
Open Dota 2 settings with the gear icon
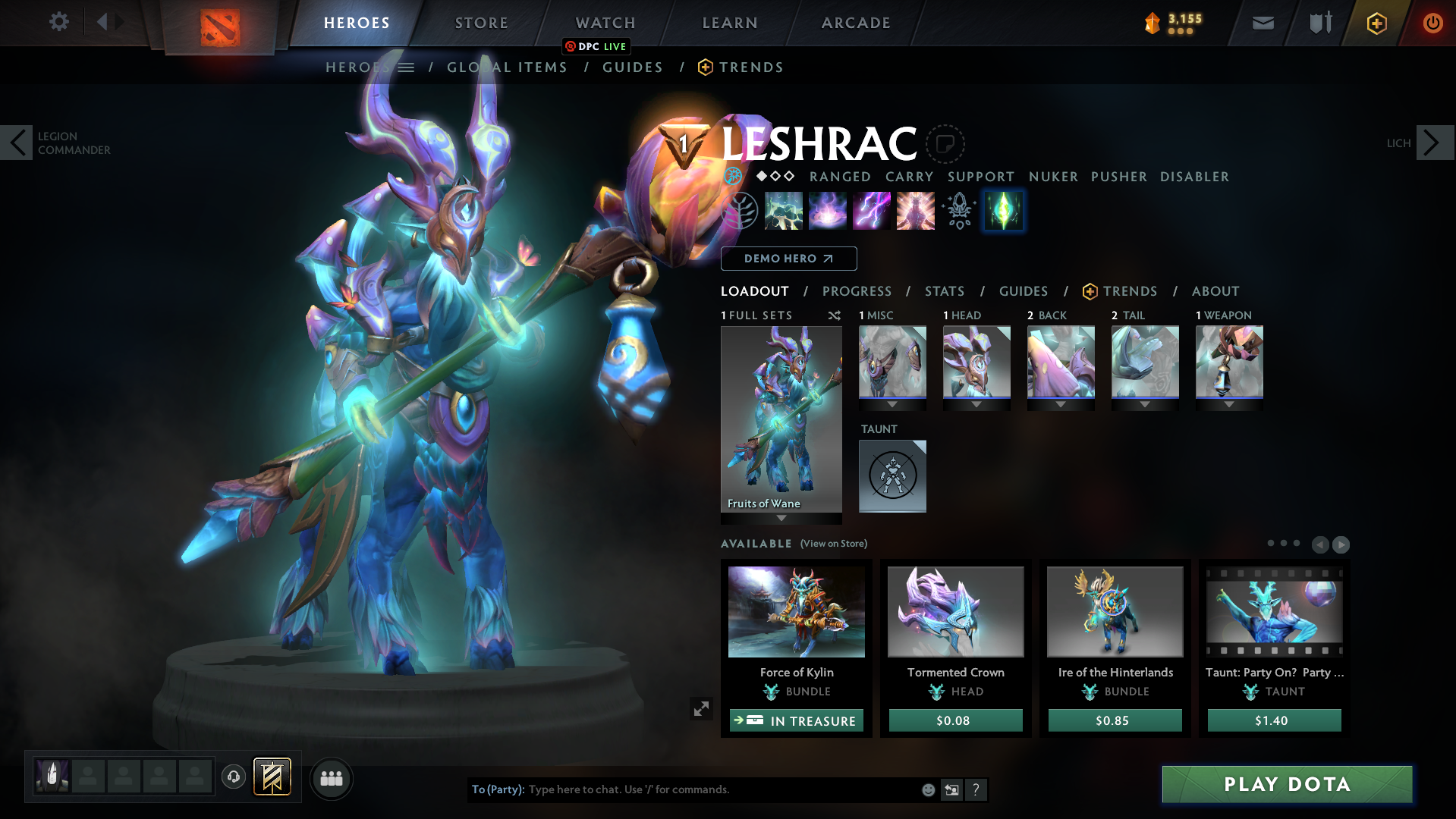point(58,22)
